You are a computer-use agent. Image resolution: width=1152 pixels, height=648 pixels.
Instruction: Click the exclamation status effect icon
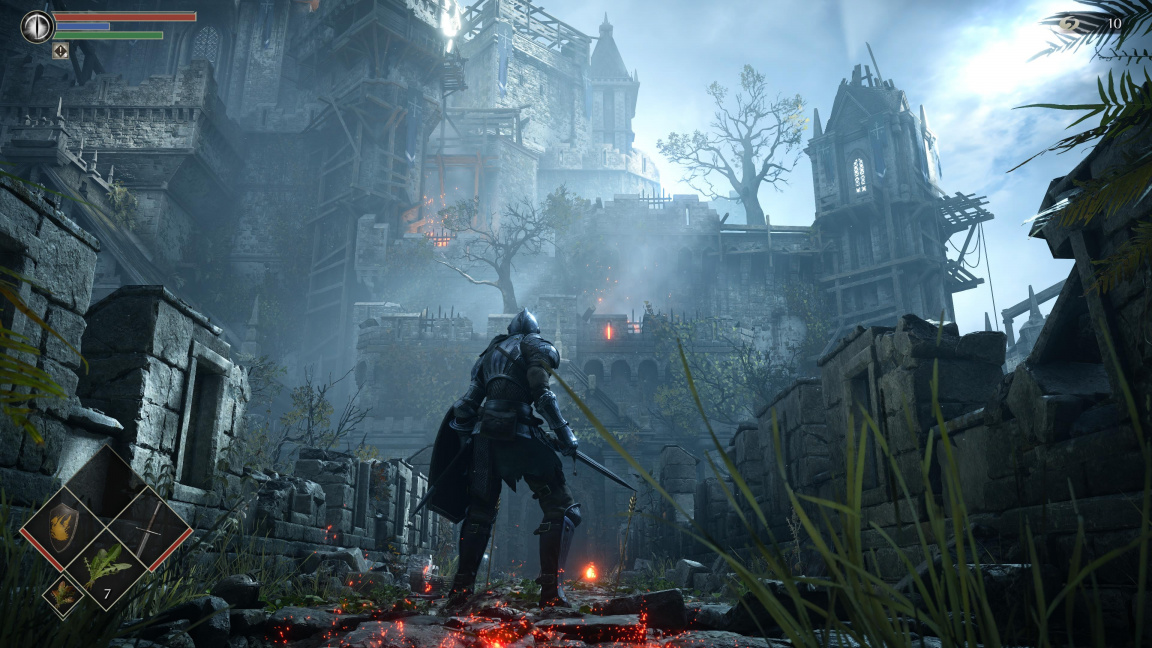[61, 50]
